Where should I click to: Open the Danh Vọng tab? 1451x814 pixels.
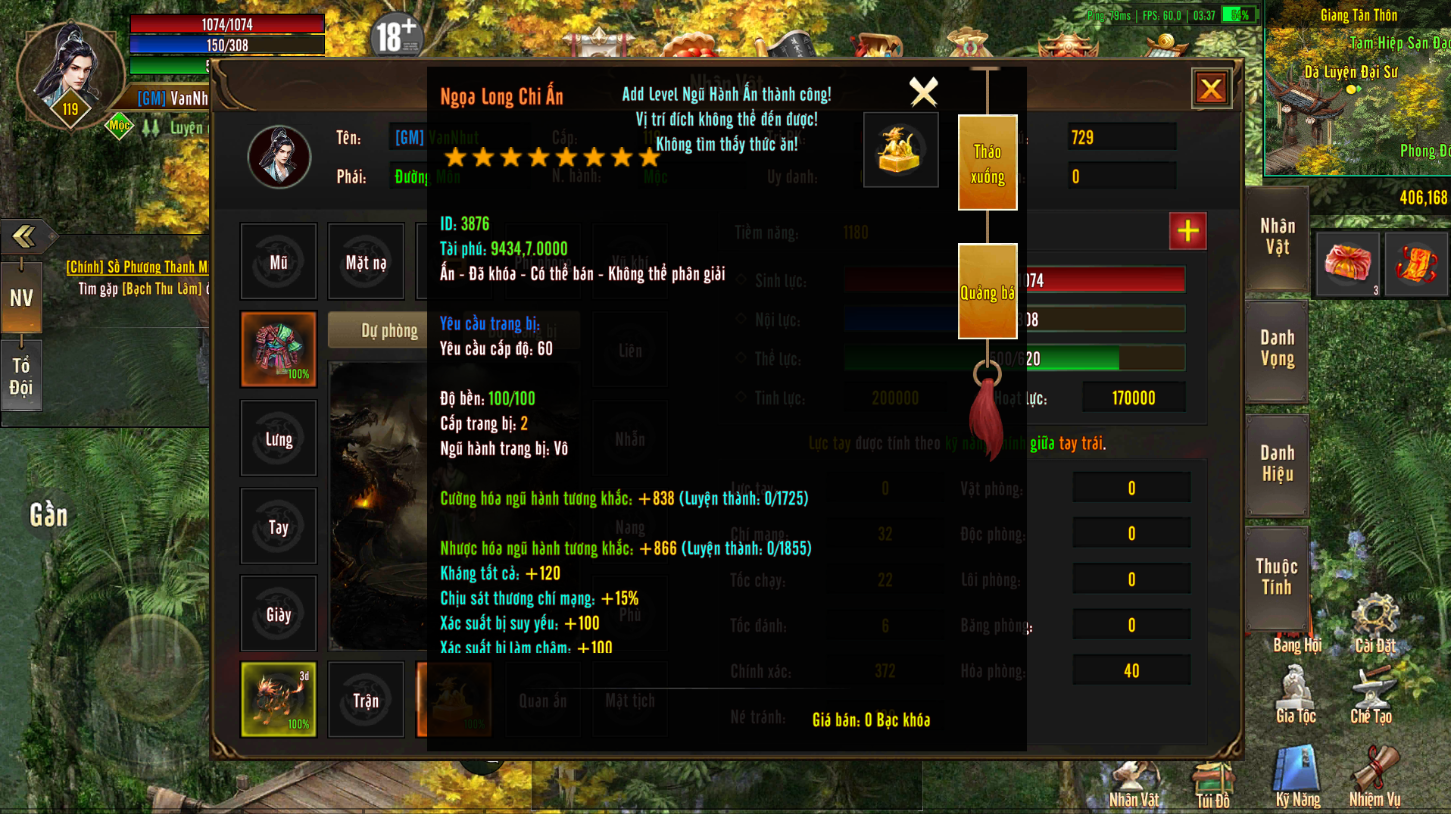point(1277,349)
